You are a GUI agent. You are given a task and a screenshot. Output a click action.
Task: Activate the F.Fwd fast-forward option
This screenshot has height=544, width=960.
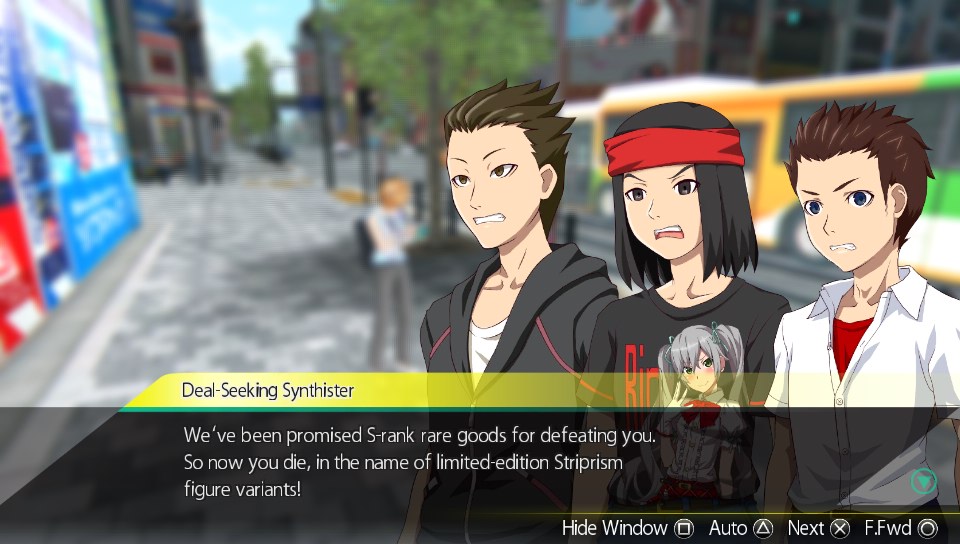[900, 527]
